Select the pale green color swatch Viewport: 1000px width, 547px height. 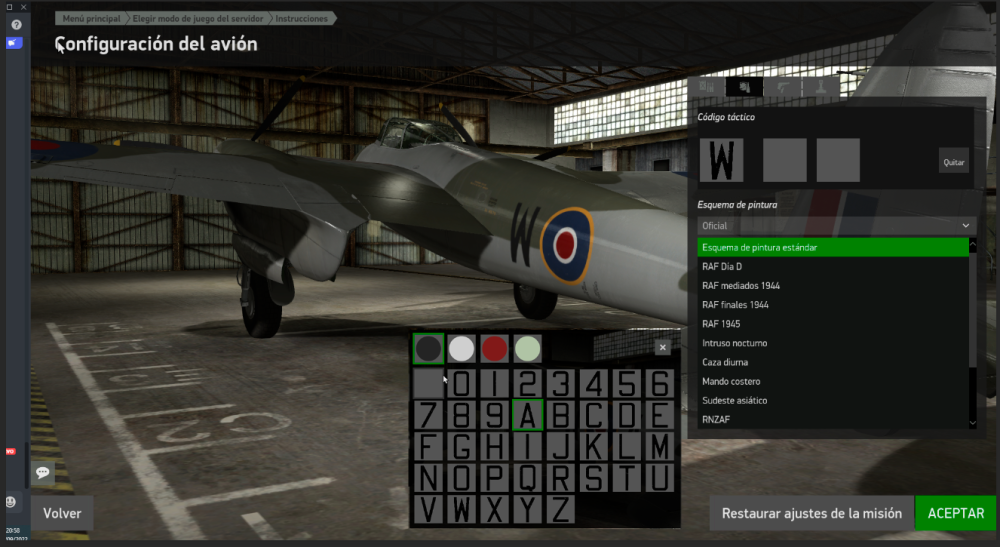[x=527, y=348]
